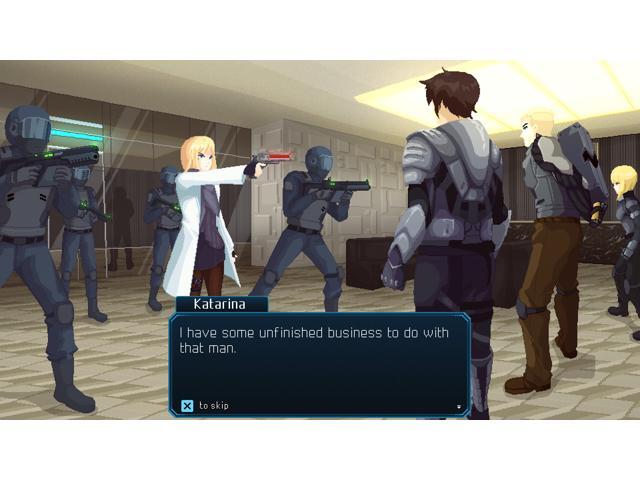640x480 pixels.
Task: Advance Katarina's dialogue text box
Action: coord(319,362)
